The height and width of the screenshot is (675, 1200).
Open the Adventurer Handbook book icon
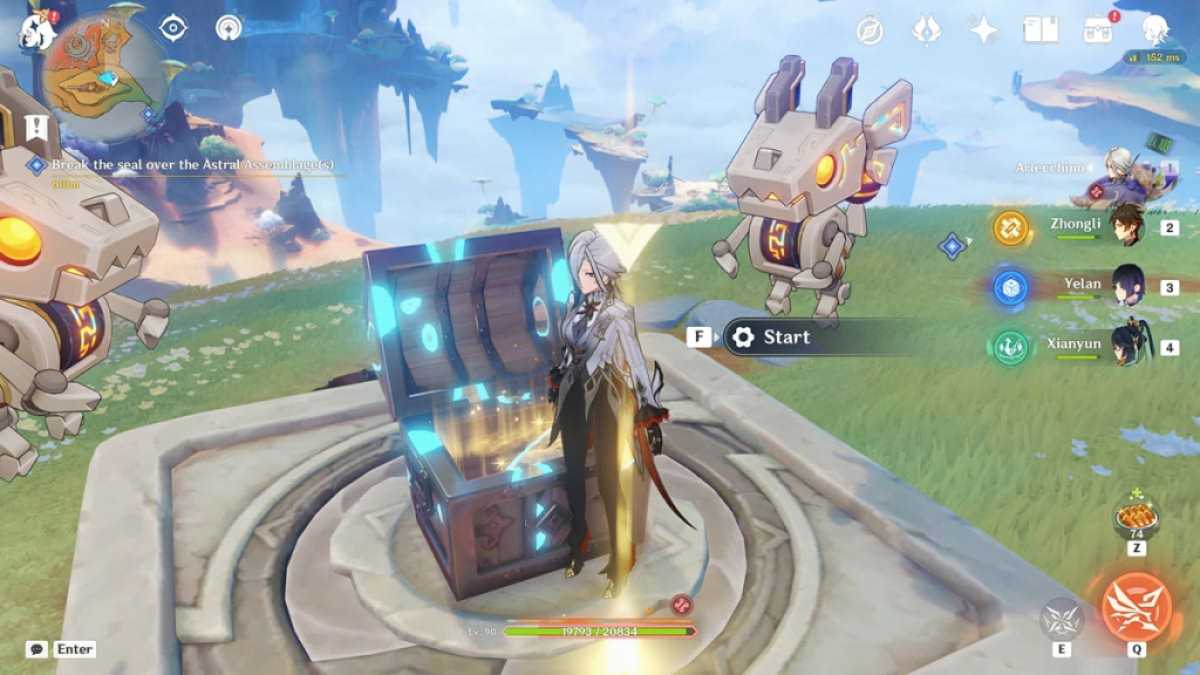click(x=1041, y=30)
